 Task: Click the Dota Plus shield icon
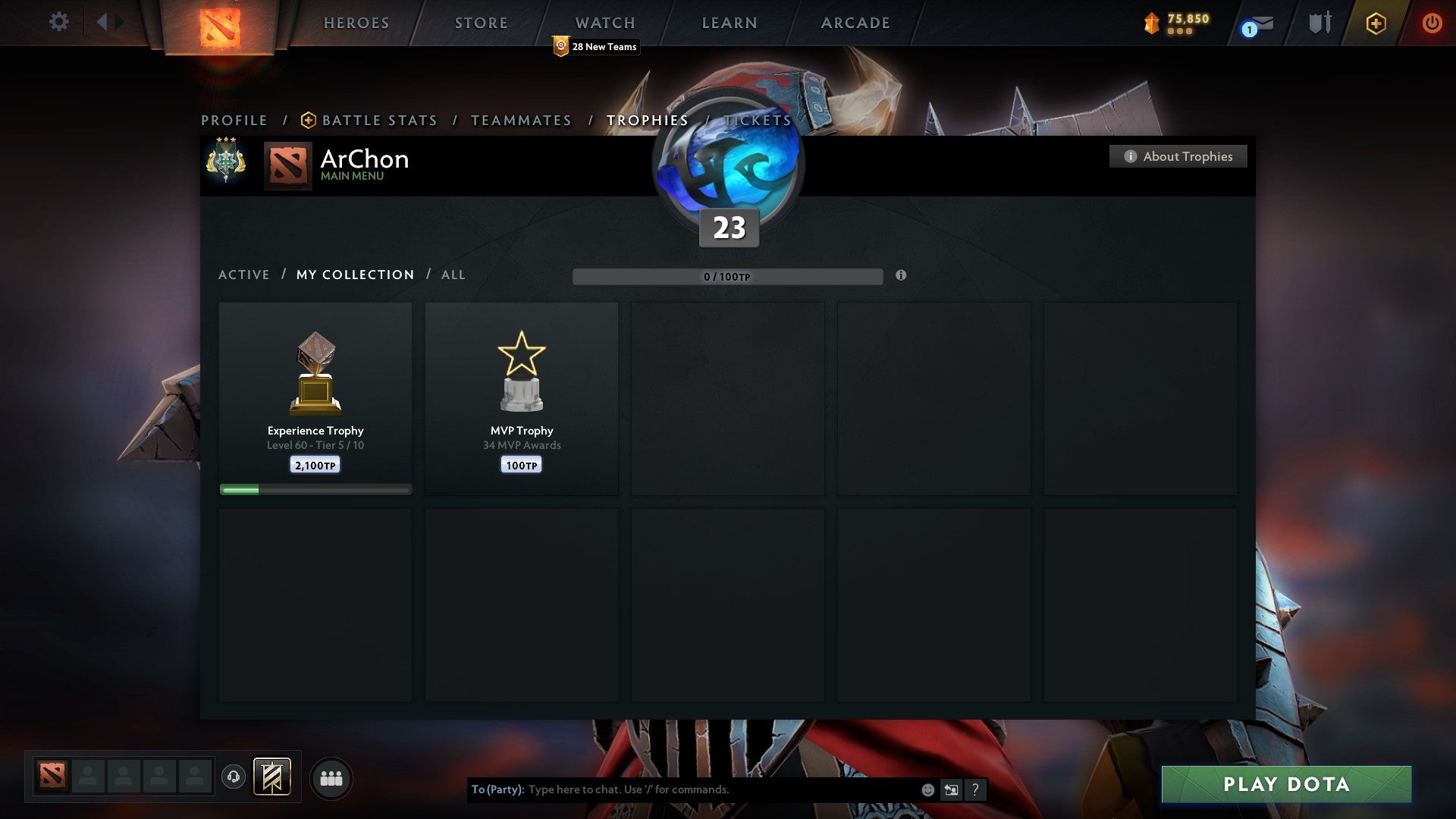tap(1376, 22)
